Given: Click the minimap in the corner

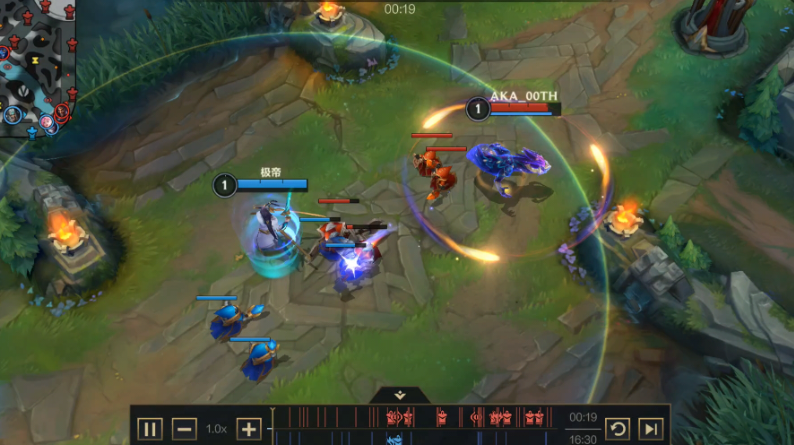Looking at the screenshot, I should [x=38, y=66].
